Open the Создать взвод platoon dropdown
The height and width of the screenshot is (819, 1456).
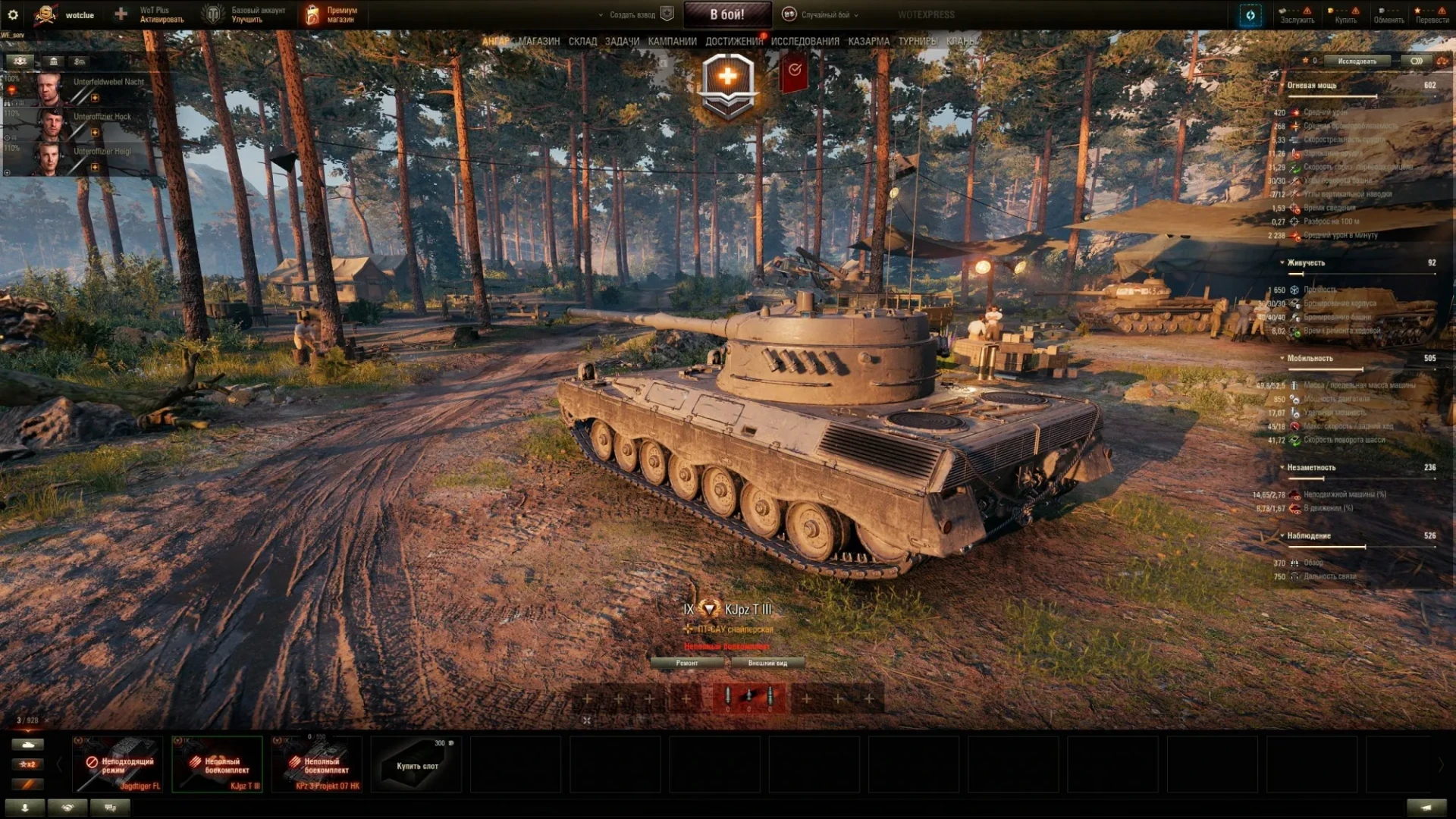click(631, 14)
